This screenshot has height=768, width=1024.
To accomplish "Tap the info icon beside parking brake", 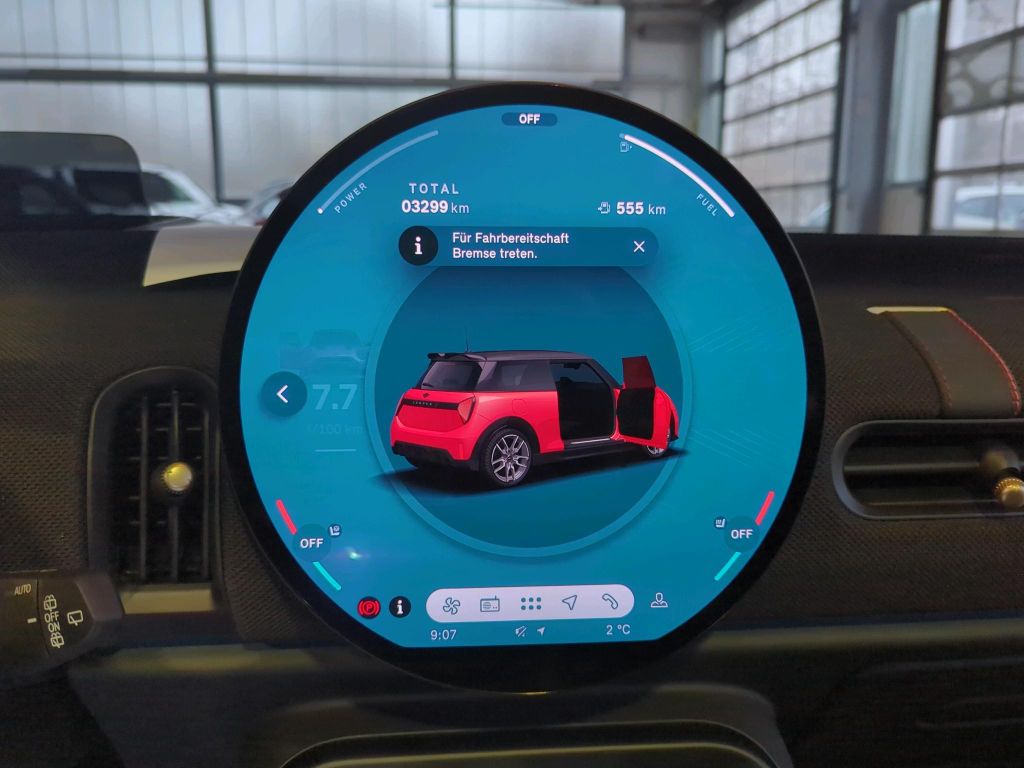I will (x=400, y=606).
